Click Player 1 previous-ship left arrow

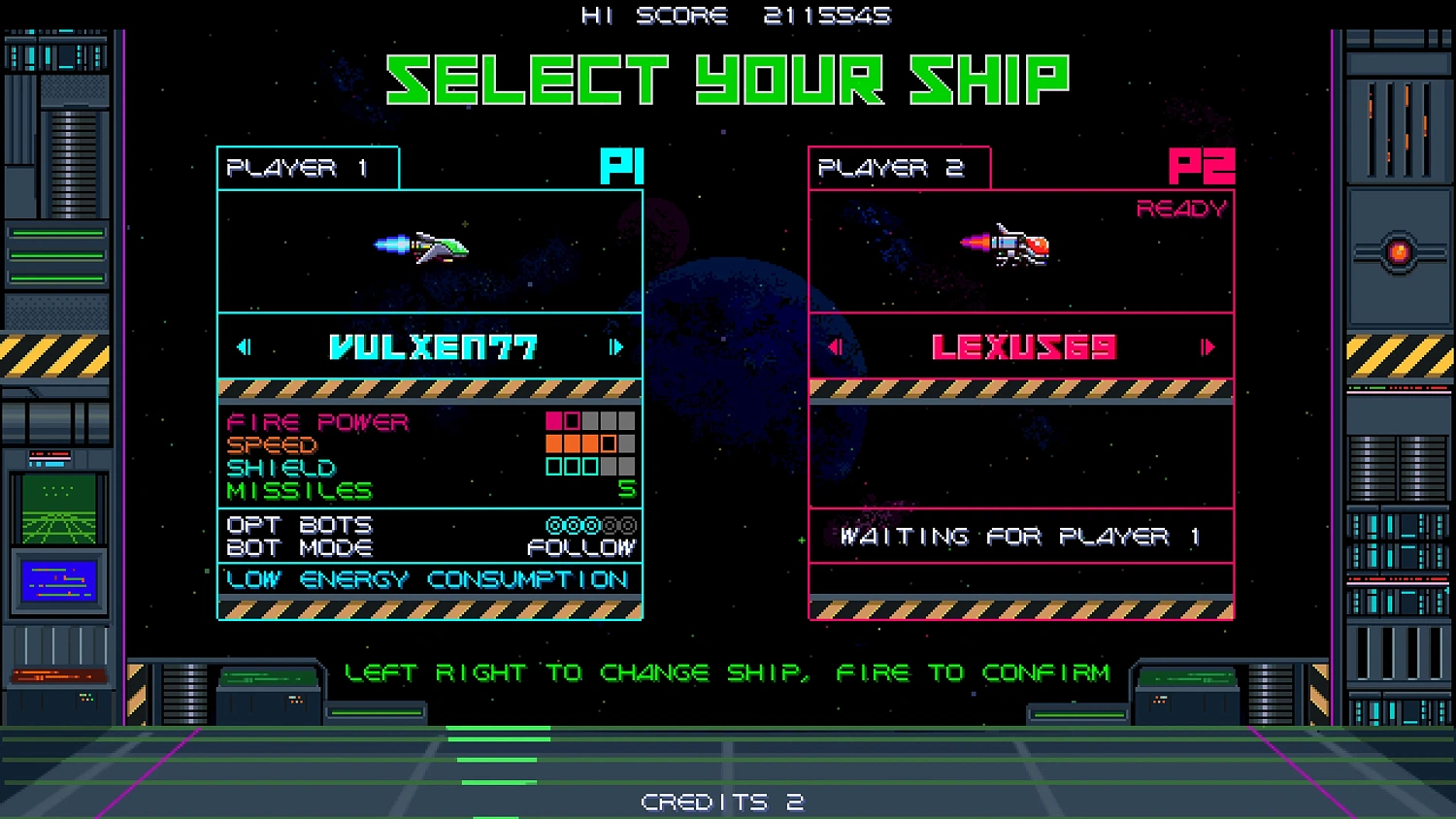click(x=243, y=347)
